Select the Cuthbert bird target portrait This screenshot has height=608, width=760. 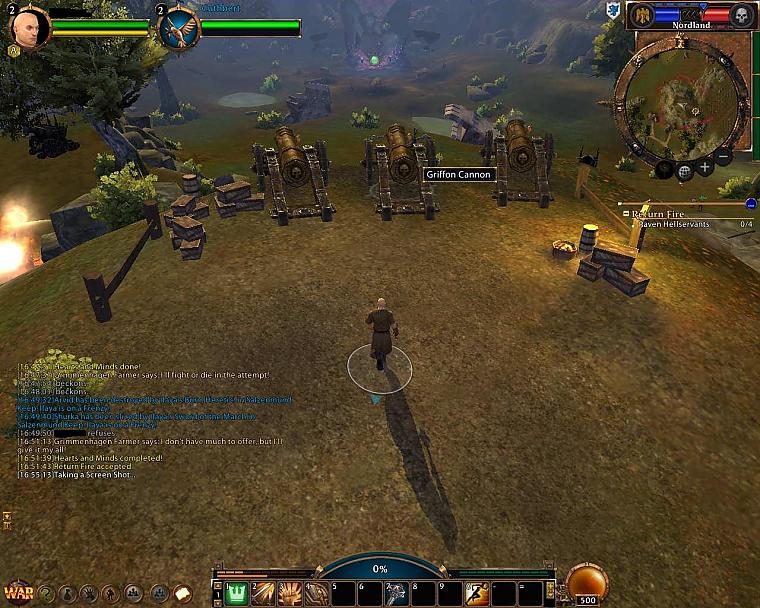coord(179,28)
